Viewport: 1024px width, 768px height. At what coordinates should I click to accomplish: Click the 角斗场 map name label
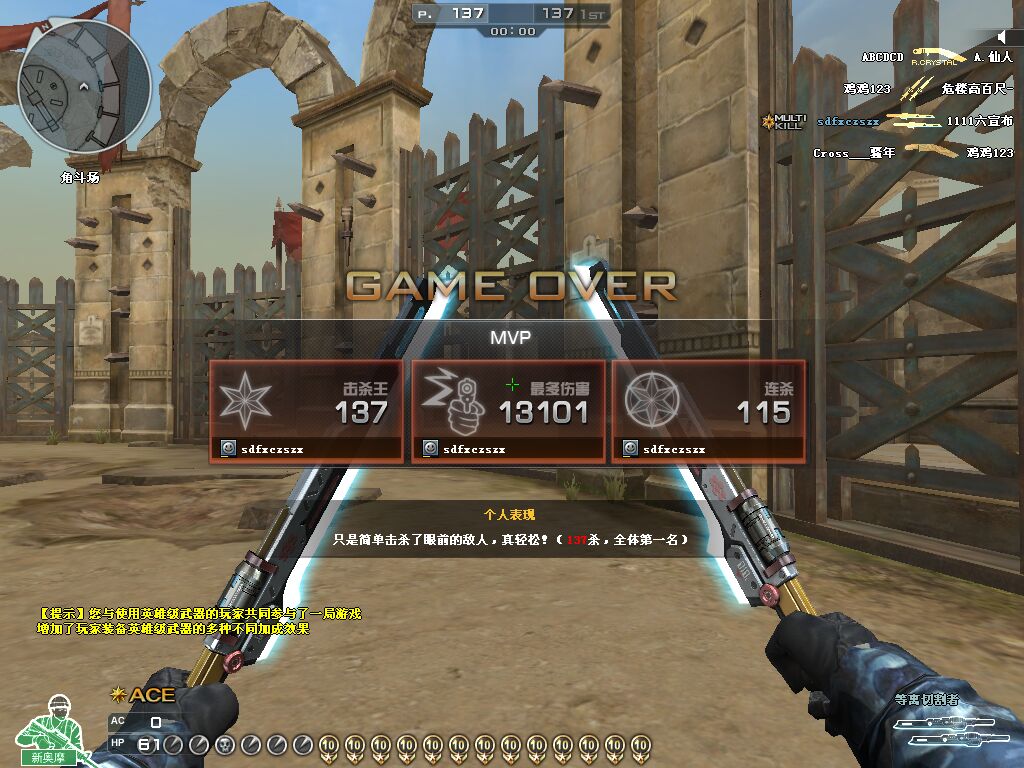pyautogui.click(x=80, y=177)
